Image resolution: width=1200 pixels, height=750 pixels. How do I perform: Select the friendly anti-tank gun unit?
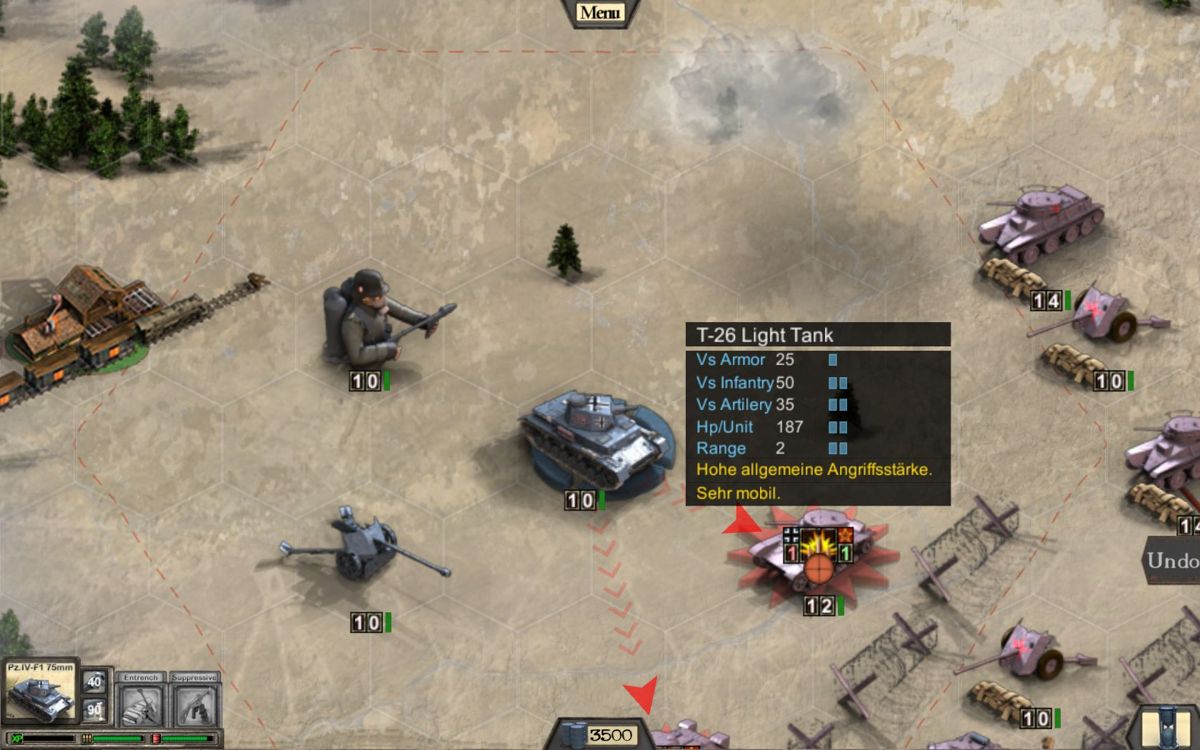click(365, 550)
